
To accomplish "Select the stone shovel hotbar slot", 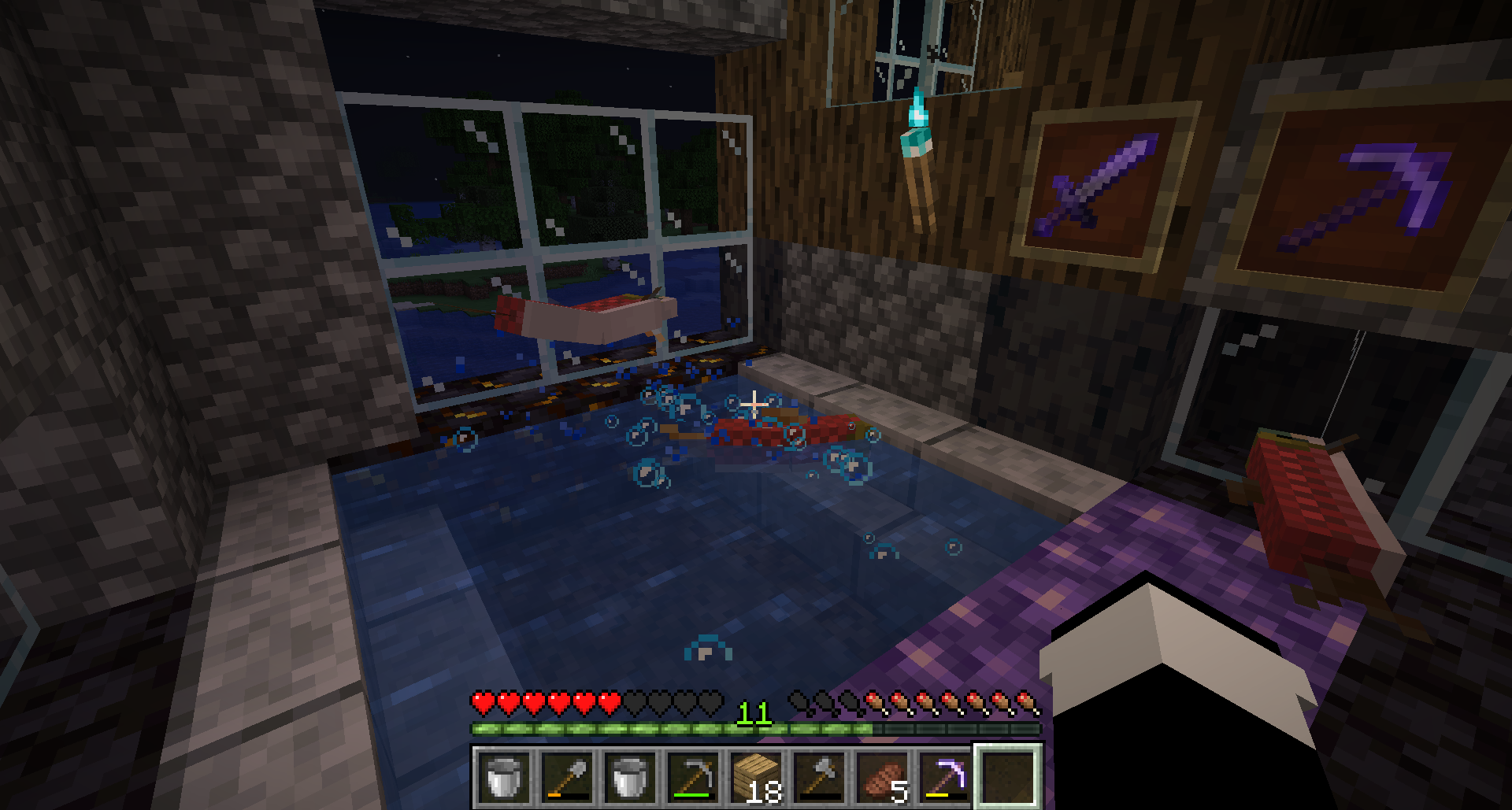I will 567,776.
